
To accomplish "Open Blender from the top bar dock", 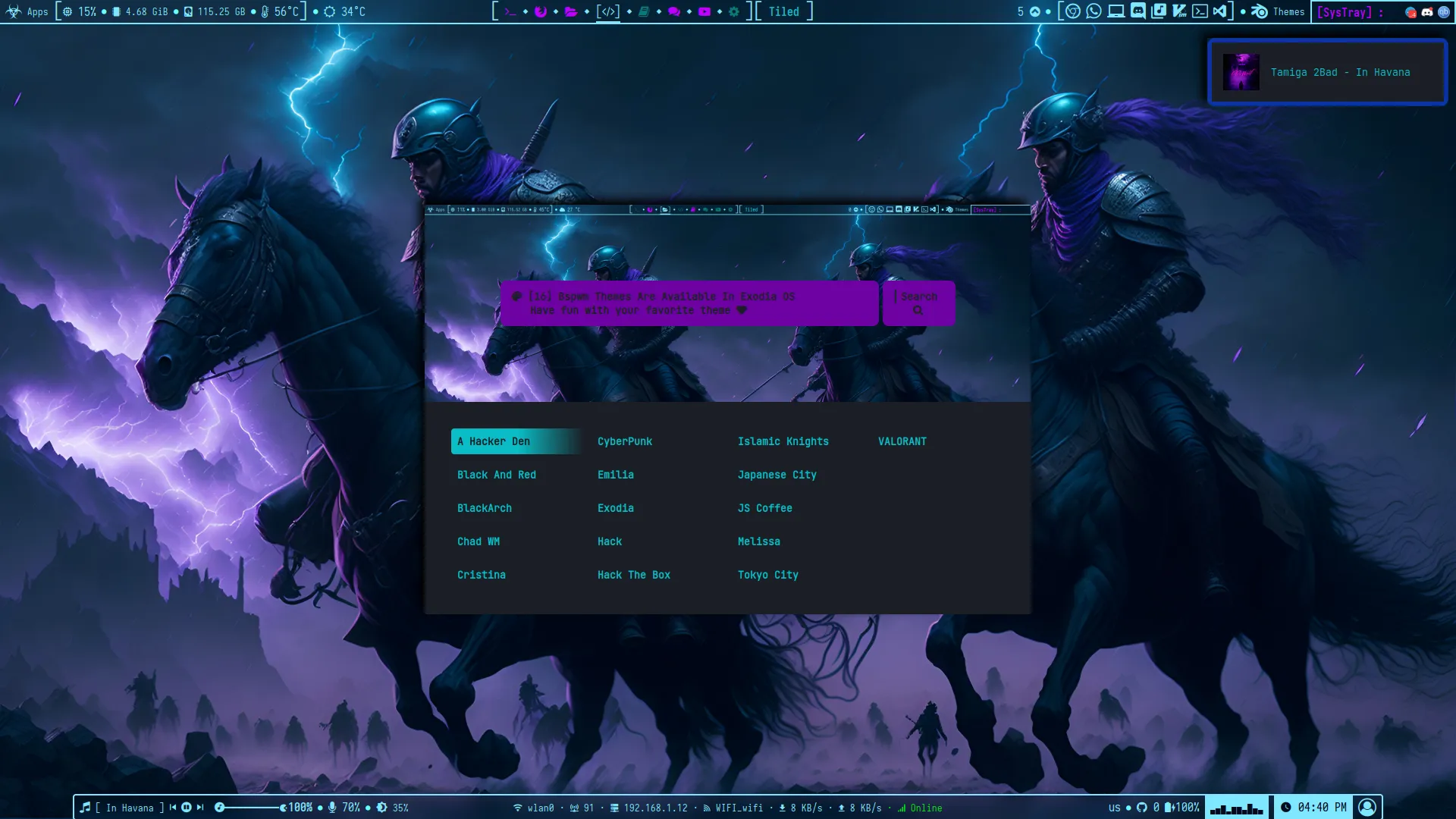I will (1259, 11).
